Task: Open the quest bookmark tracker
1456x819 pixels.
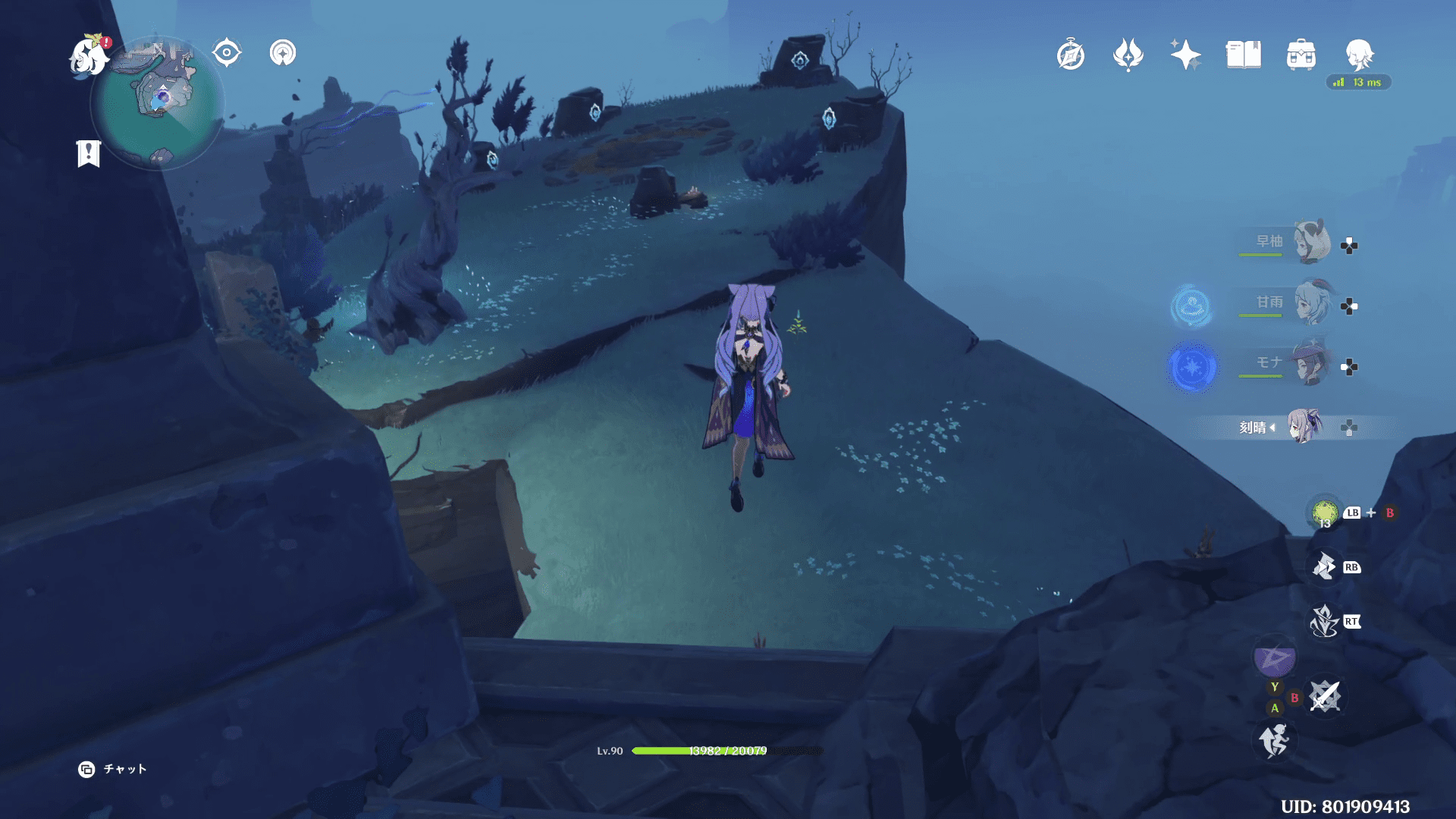Action: coord(89,153)
